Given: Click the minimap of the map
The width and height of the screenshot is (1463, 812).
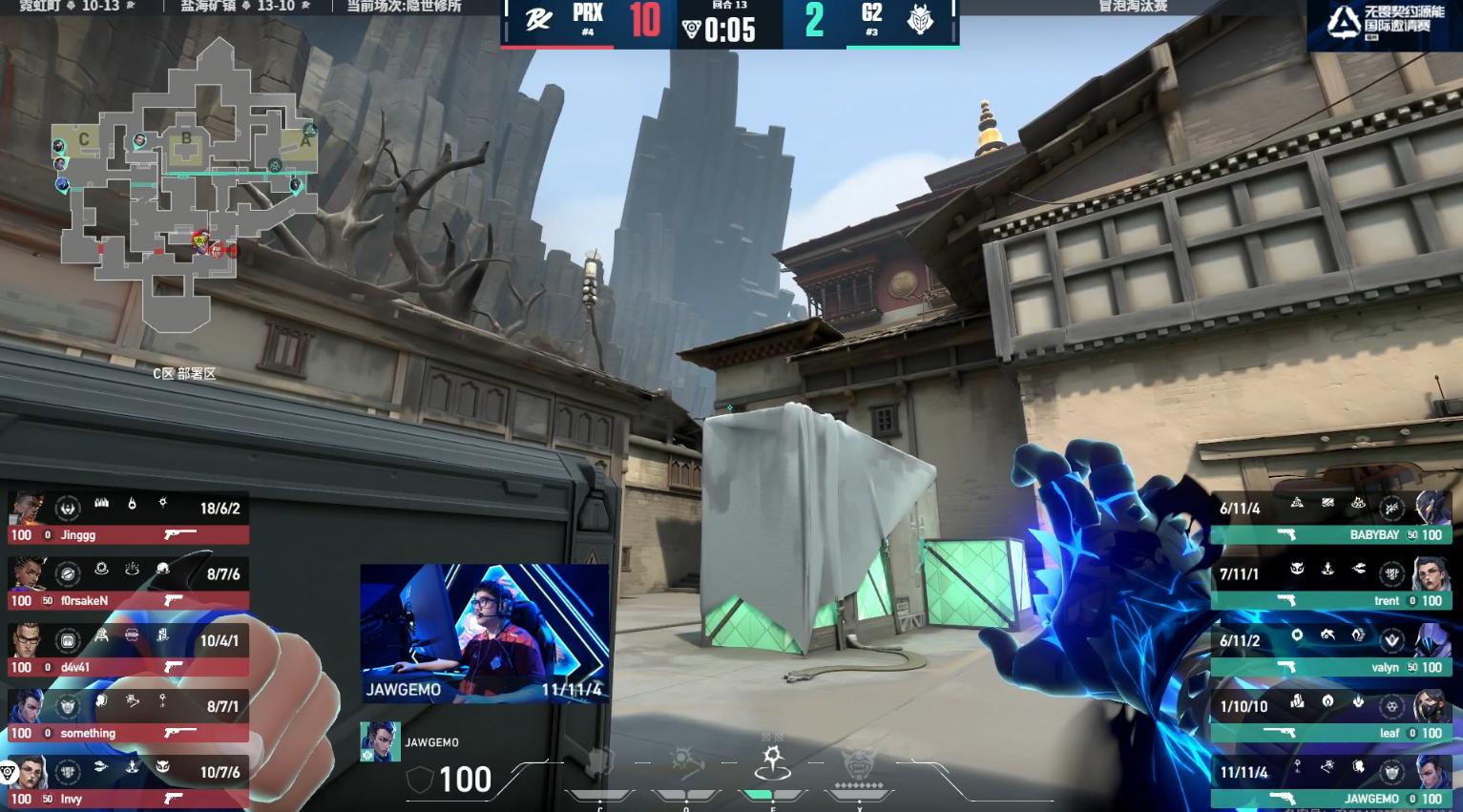Looking at the screenshot, I should (x=186, y=181).
